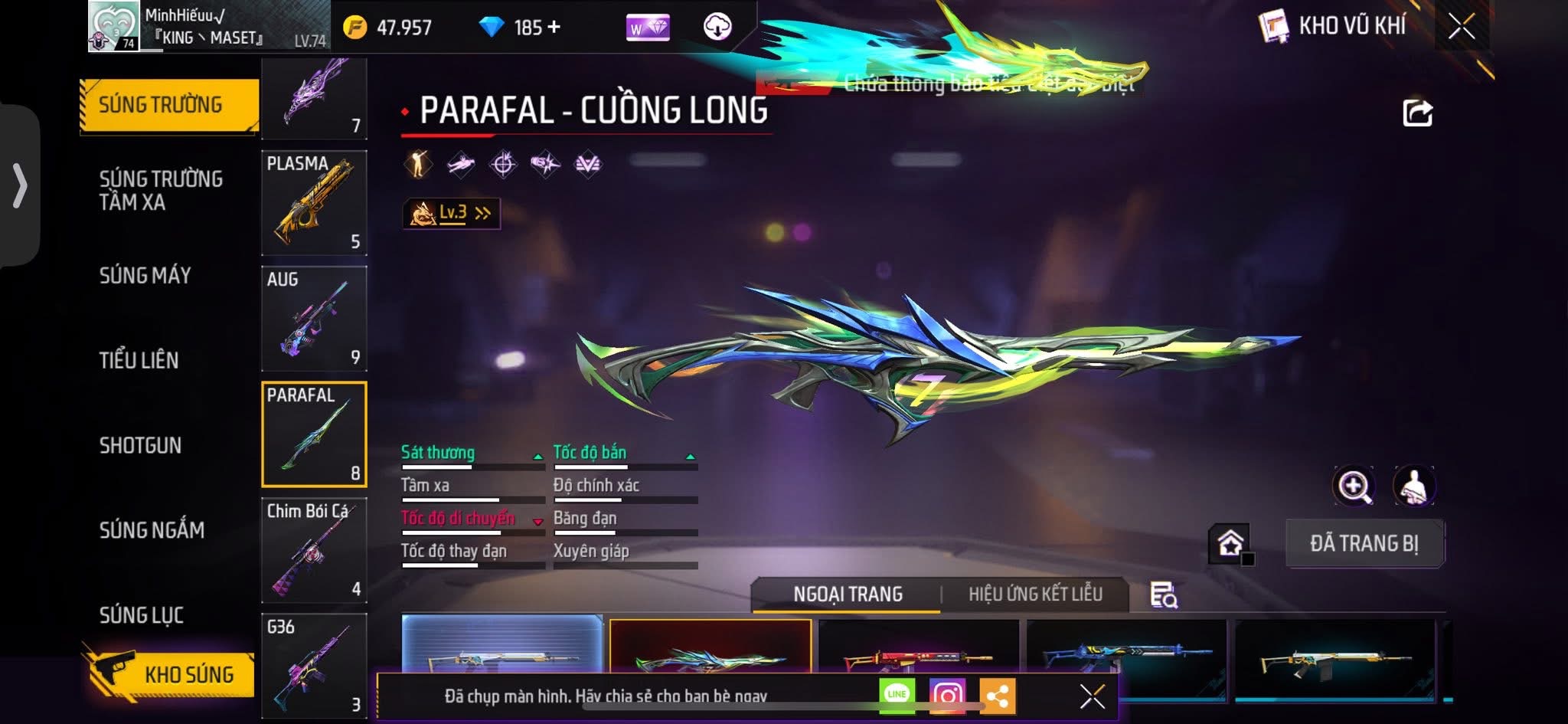Choose the AUG weapon tile
This screenshot has height=724, width=1568.
point(314,319)
